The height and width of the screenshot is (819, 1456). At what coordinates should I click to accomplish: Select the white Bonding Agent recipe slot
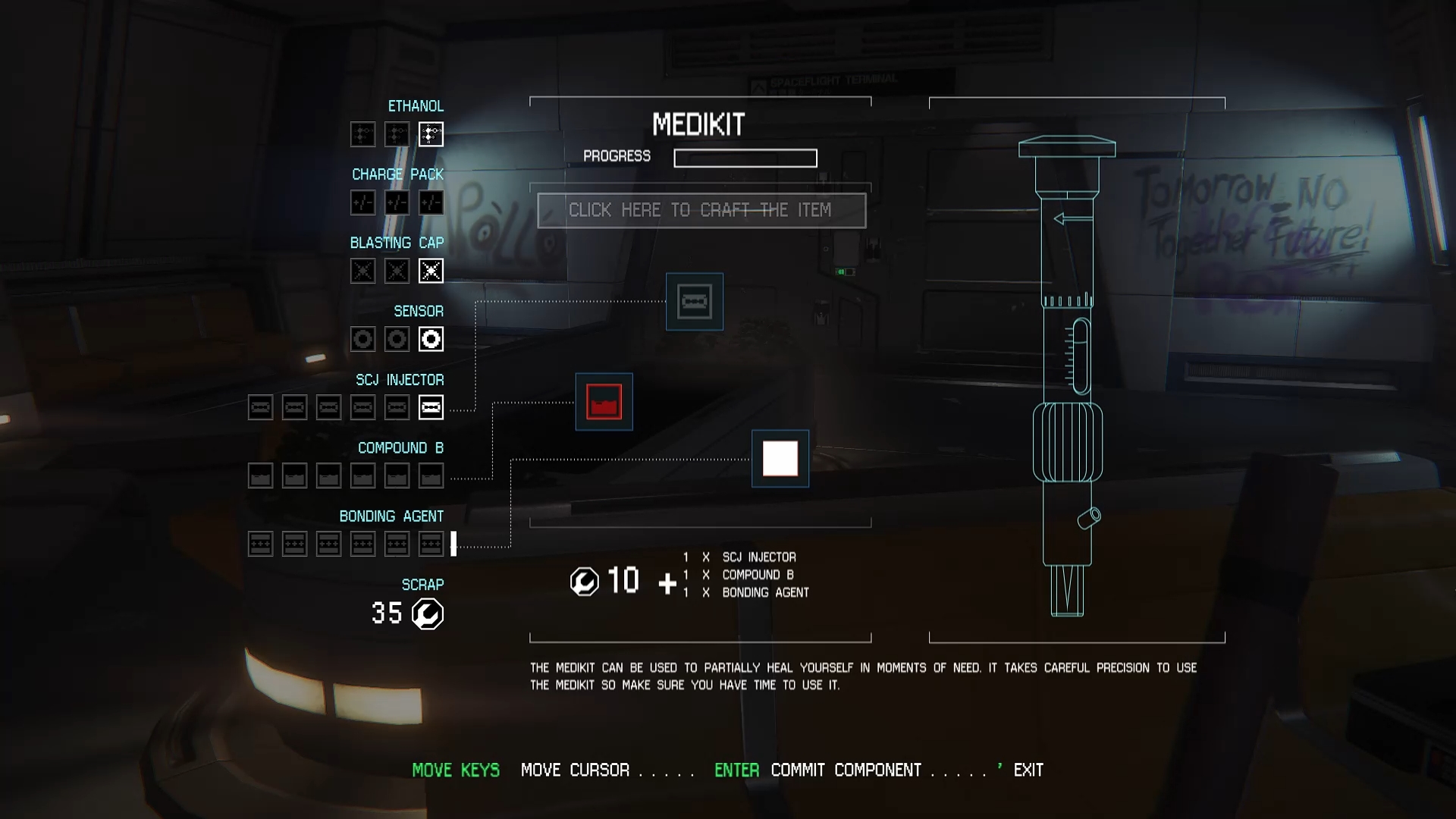pyautogui.click(x=780, y=459)
